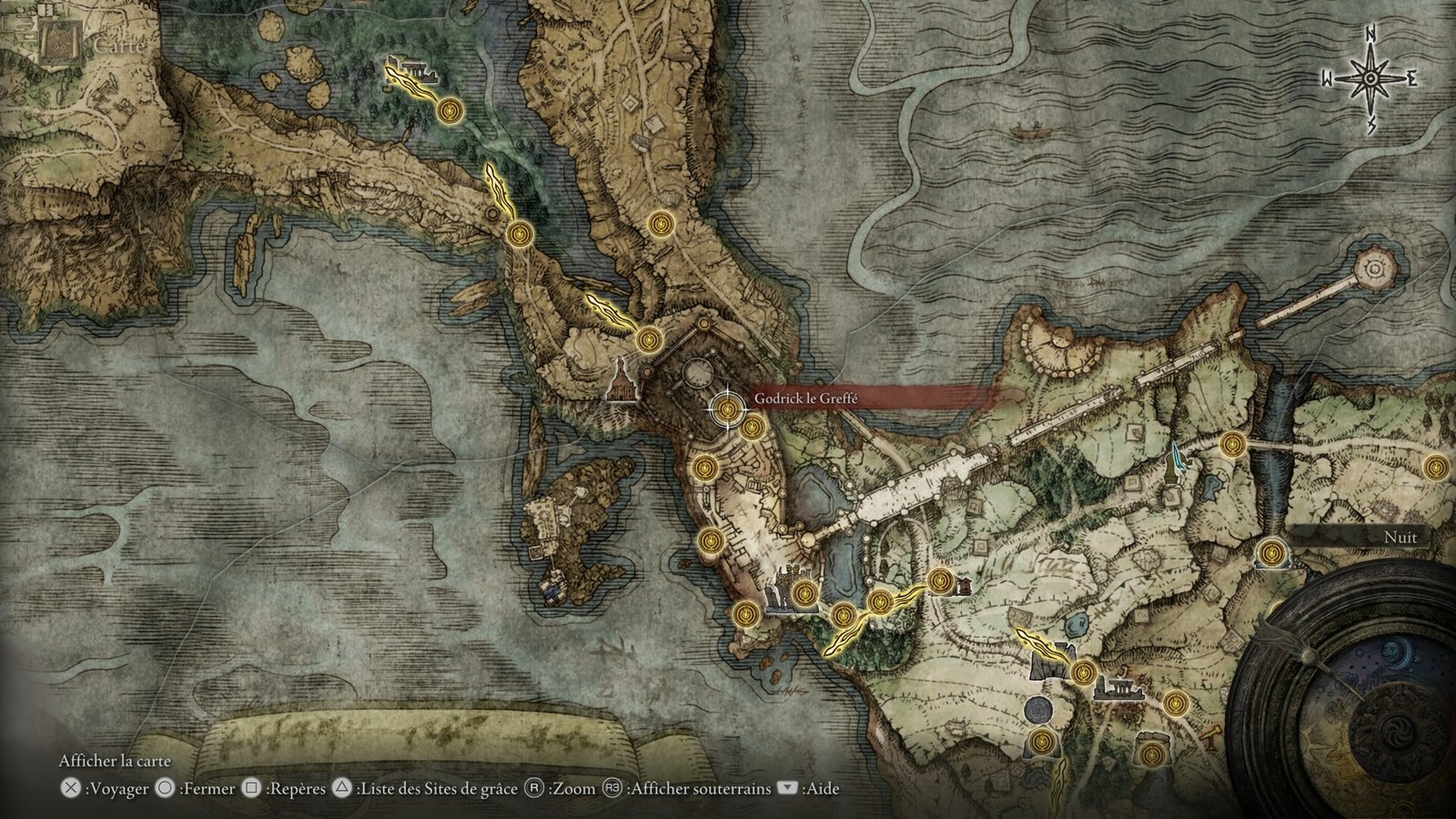Click the compass rose

1370,80
